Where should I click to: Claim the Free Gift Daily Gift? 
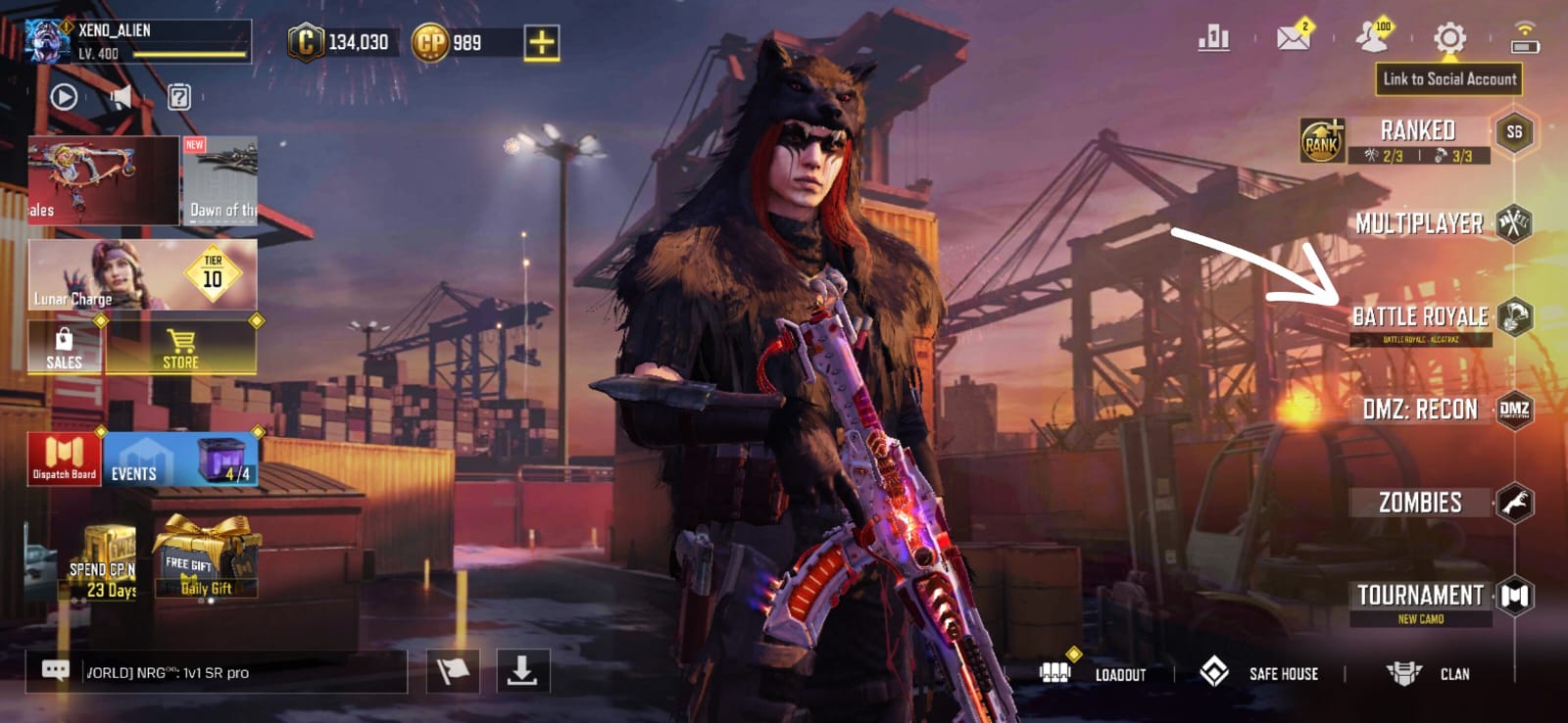coord(207,560)
